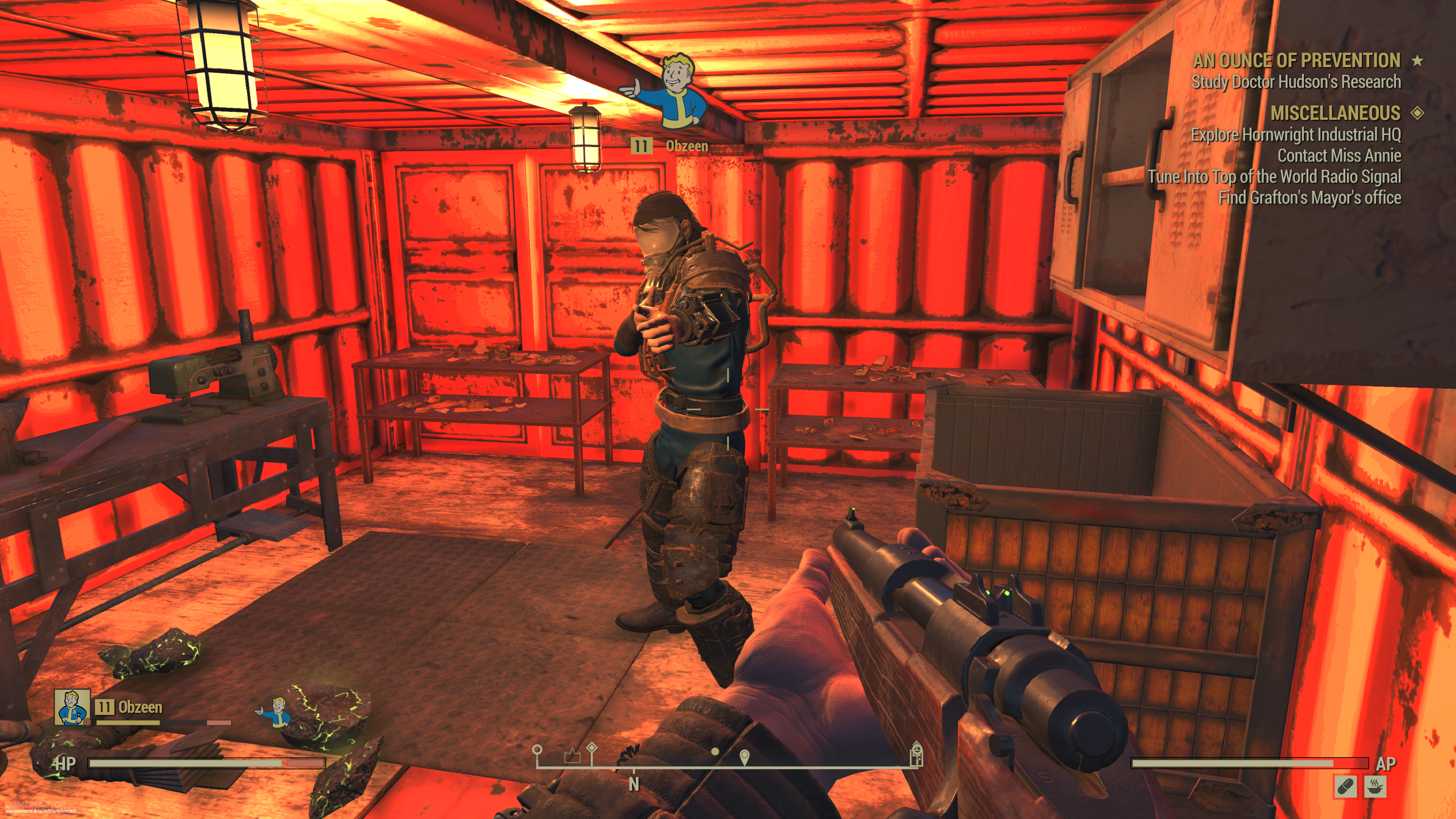Click the pill chem status icon
This screenshot has height=819, width=1456.
1345,786
